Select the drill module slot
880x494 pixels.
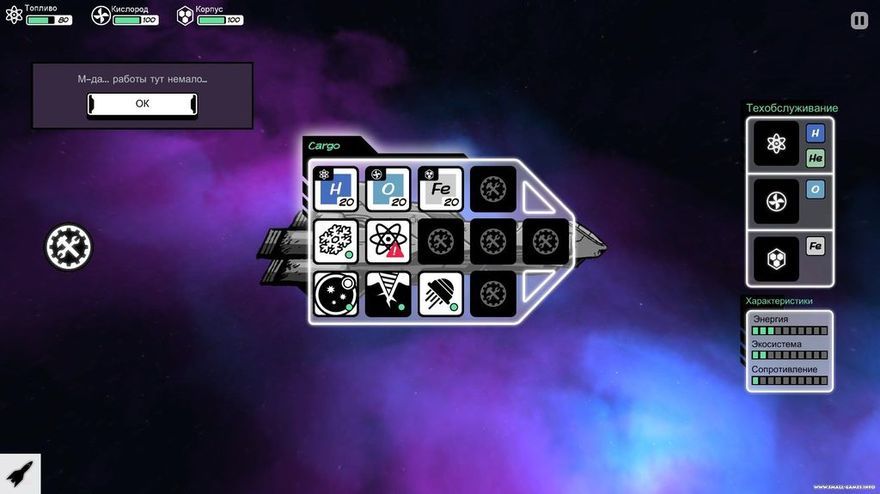(388, 294)
